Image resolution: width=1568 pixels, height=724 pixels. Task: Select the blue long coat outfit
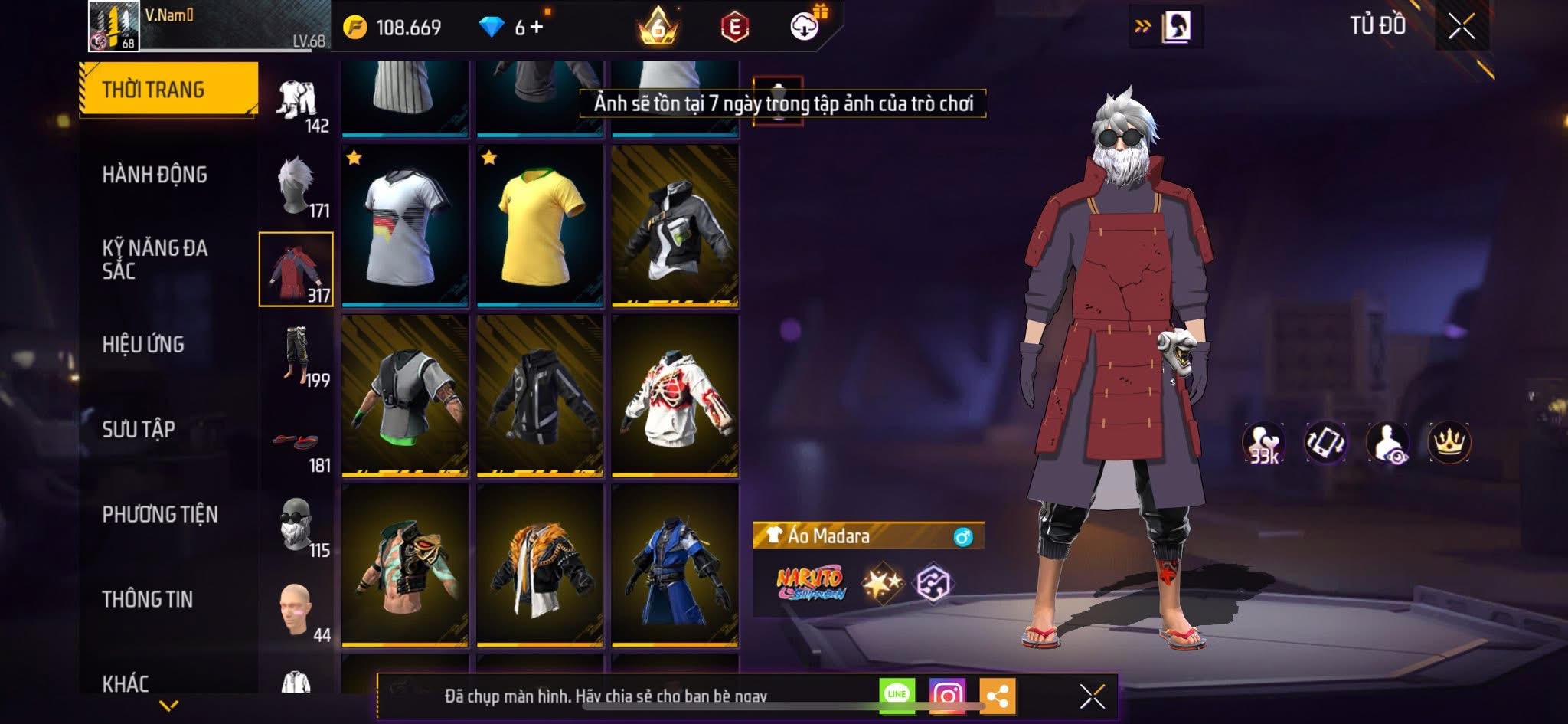[675, 566]
